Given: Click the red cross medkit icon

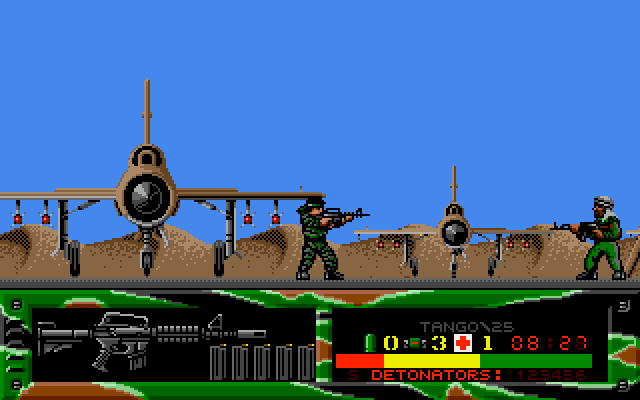Looking at the screenshot, I should (463, 342).
